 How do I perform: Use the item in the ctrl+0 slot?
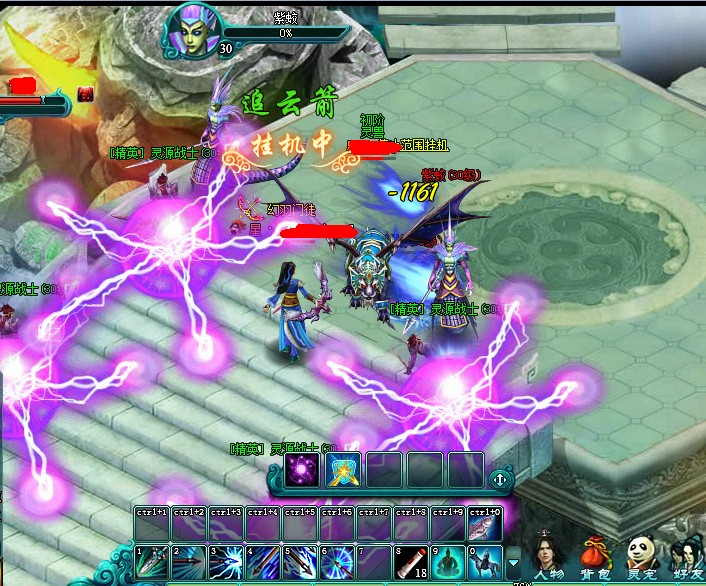coord(485,524)
